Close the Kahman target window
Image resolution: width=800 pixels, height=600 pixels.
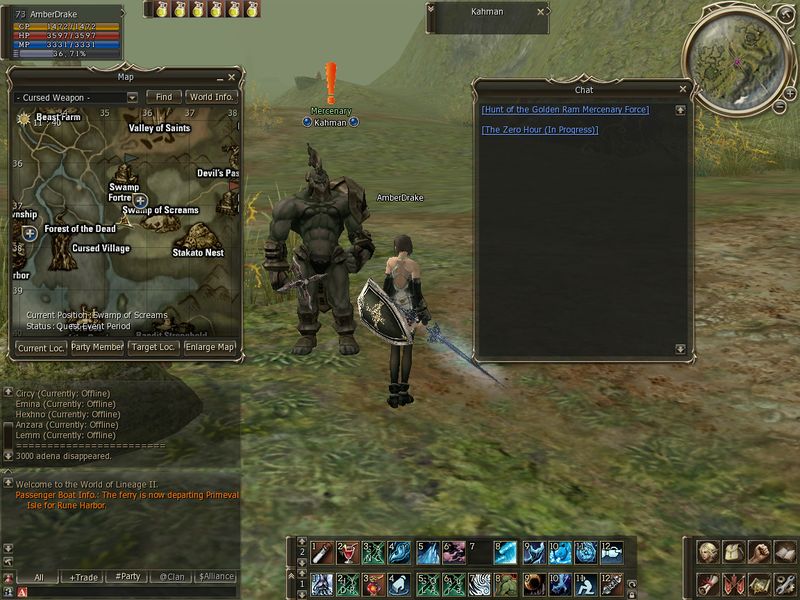tap(541, 12)
